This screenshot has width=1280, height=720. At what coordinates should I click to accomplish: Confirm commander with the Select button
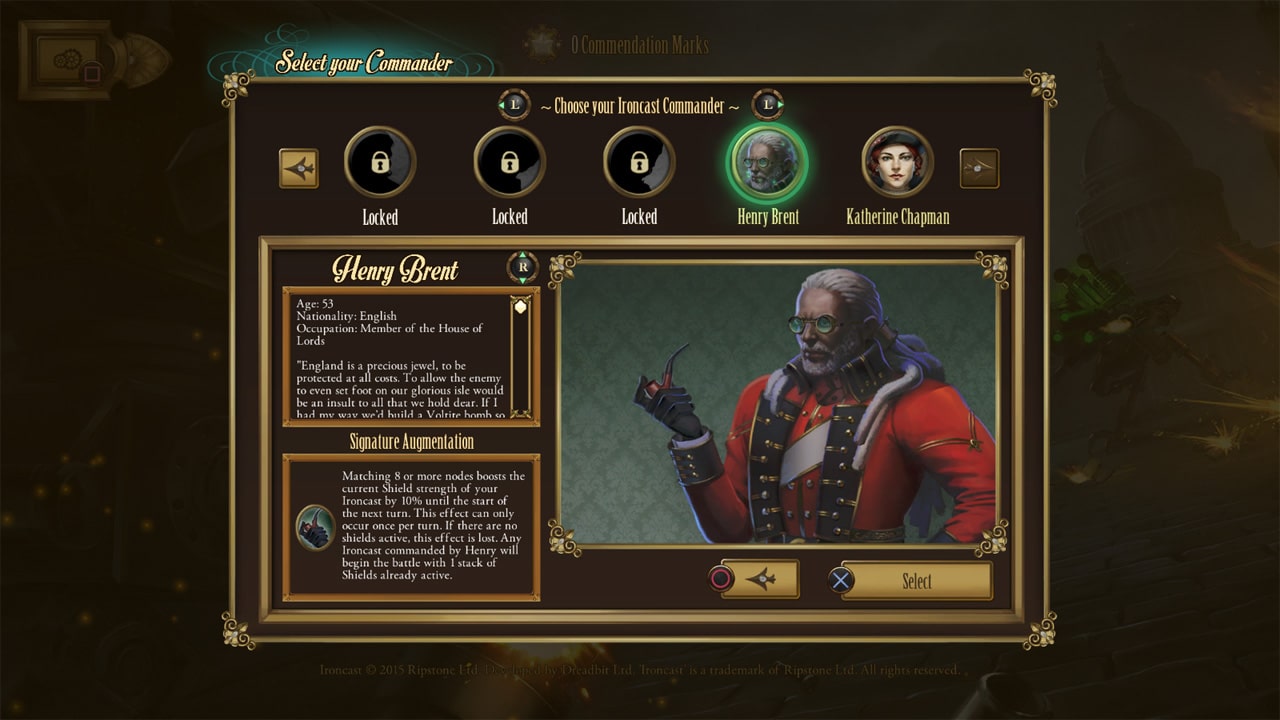[915, 580]
